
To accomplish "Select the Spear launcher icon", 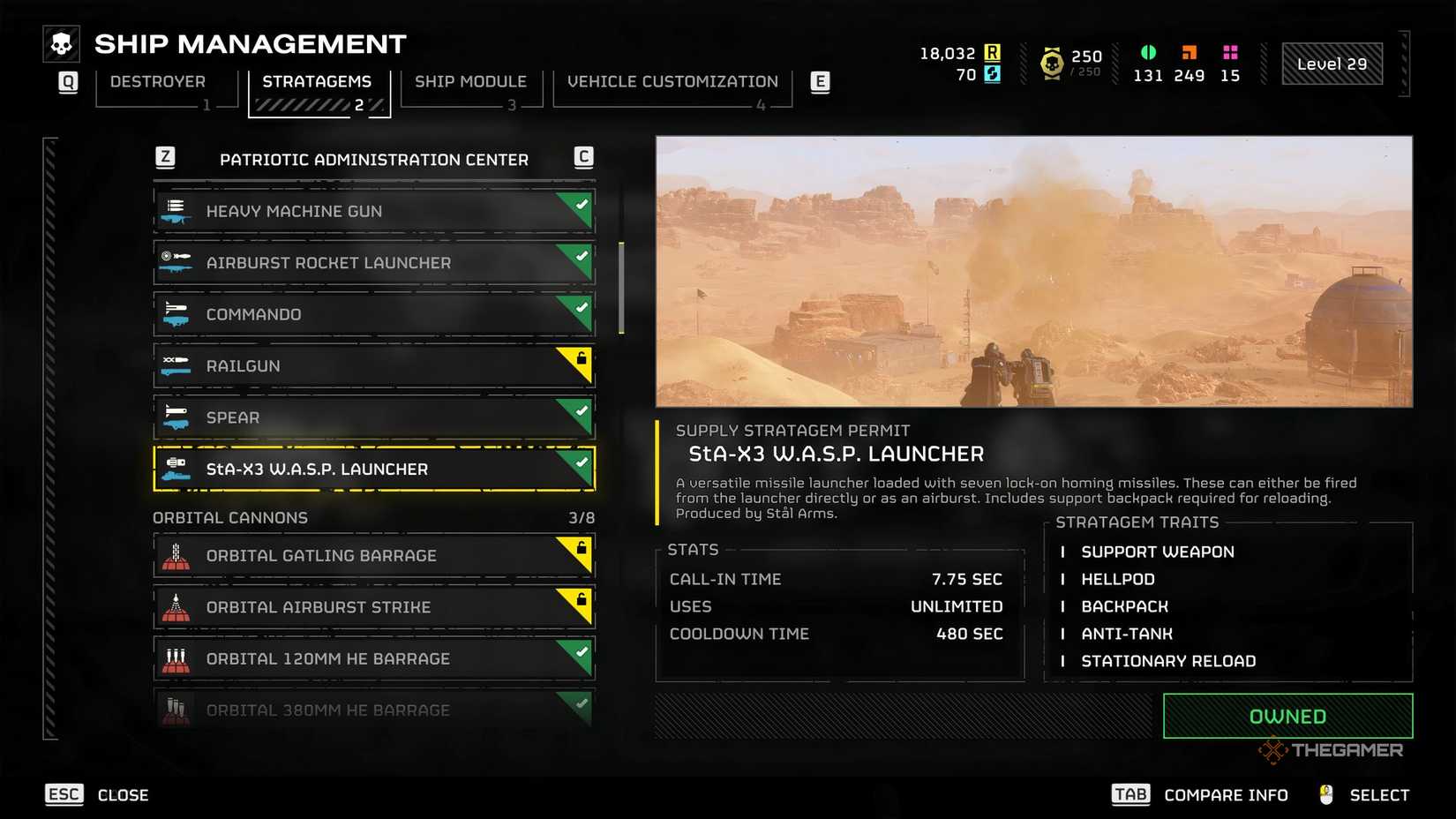I will coord(176,417).
